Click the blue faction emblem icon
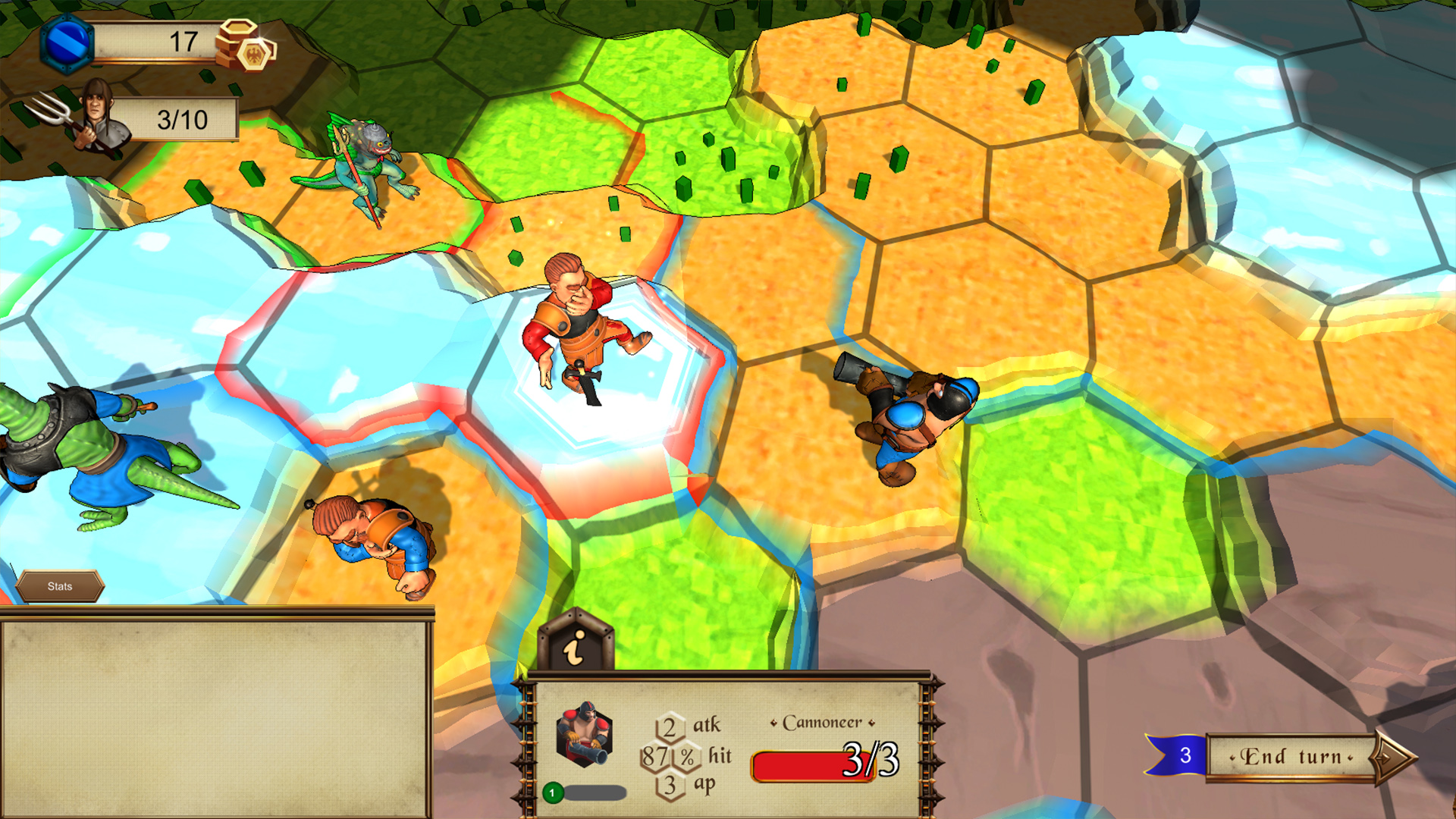Screen dimensions: 1456x819 click(68, 43)
